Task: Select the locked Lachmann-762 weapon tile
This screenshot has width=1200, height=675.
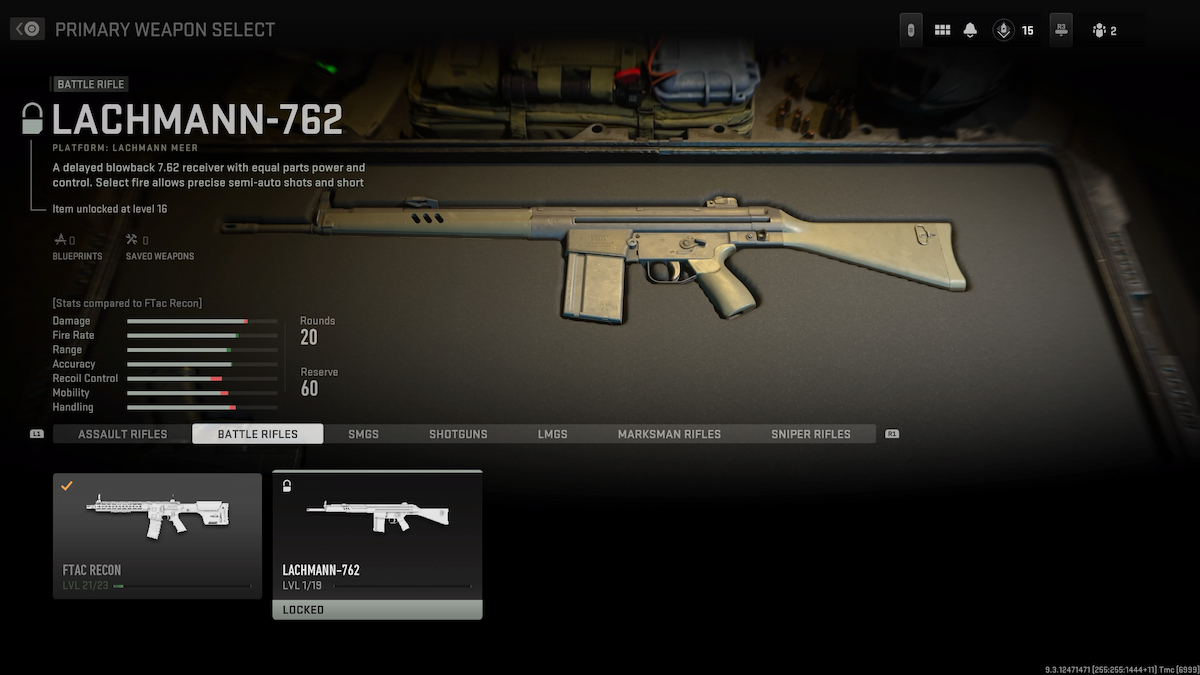Action: tap(377, 544)
